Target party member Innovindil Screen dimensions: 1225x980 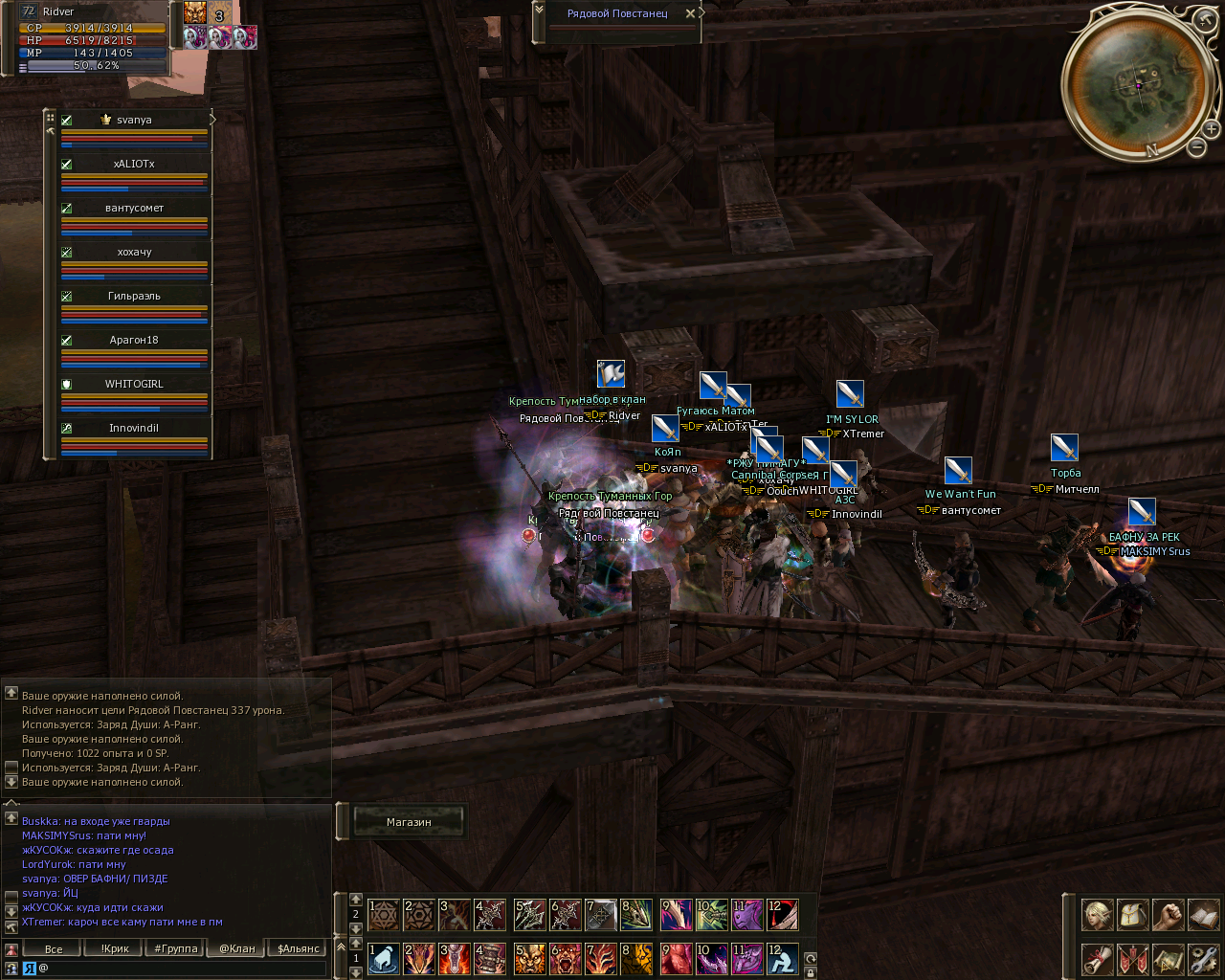click(134, 429)
